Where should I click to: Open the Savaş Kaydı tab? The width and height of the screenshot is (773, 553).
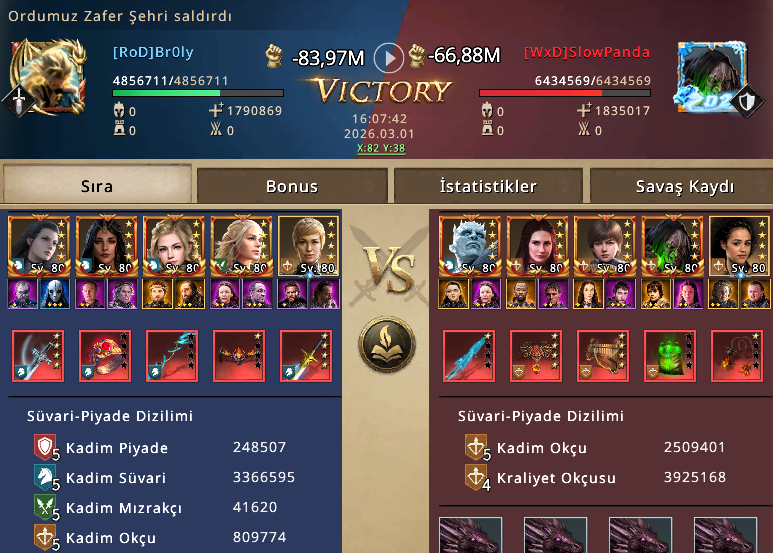684,186
